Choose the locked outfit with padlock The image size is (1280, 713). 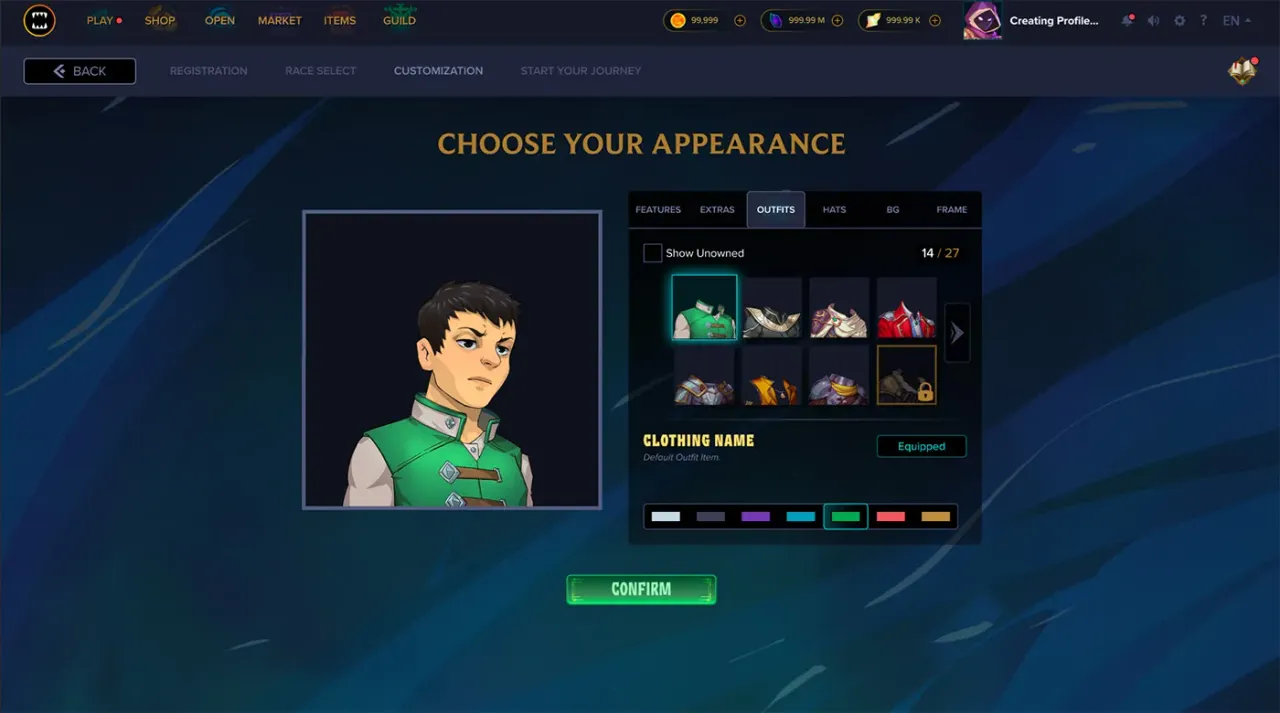pyautogui.click(x=906, y=375)
